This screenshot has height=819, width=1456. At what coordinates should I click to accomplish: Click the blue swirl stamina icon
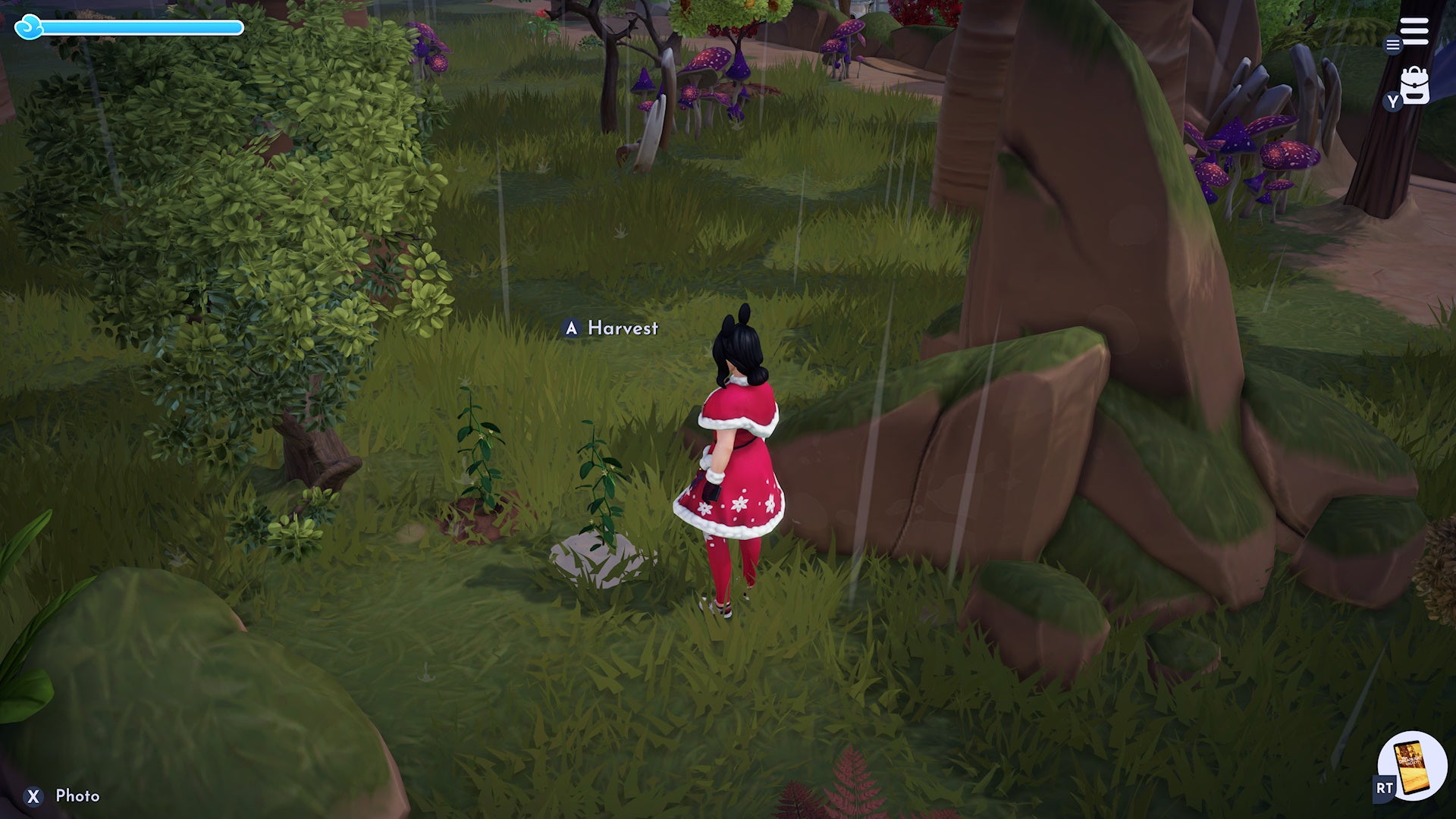[27, 27]
